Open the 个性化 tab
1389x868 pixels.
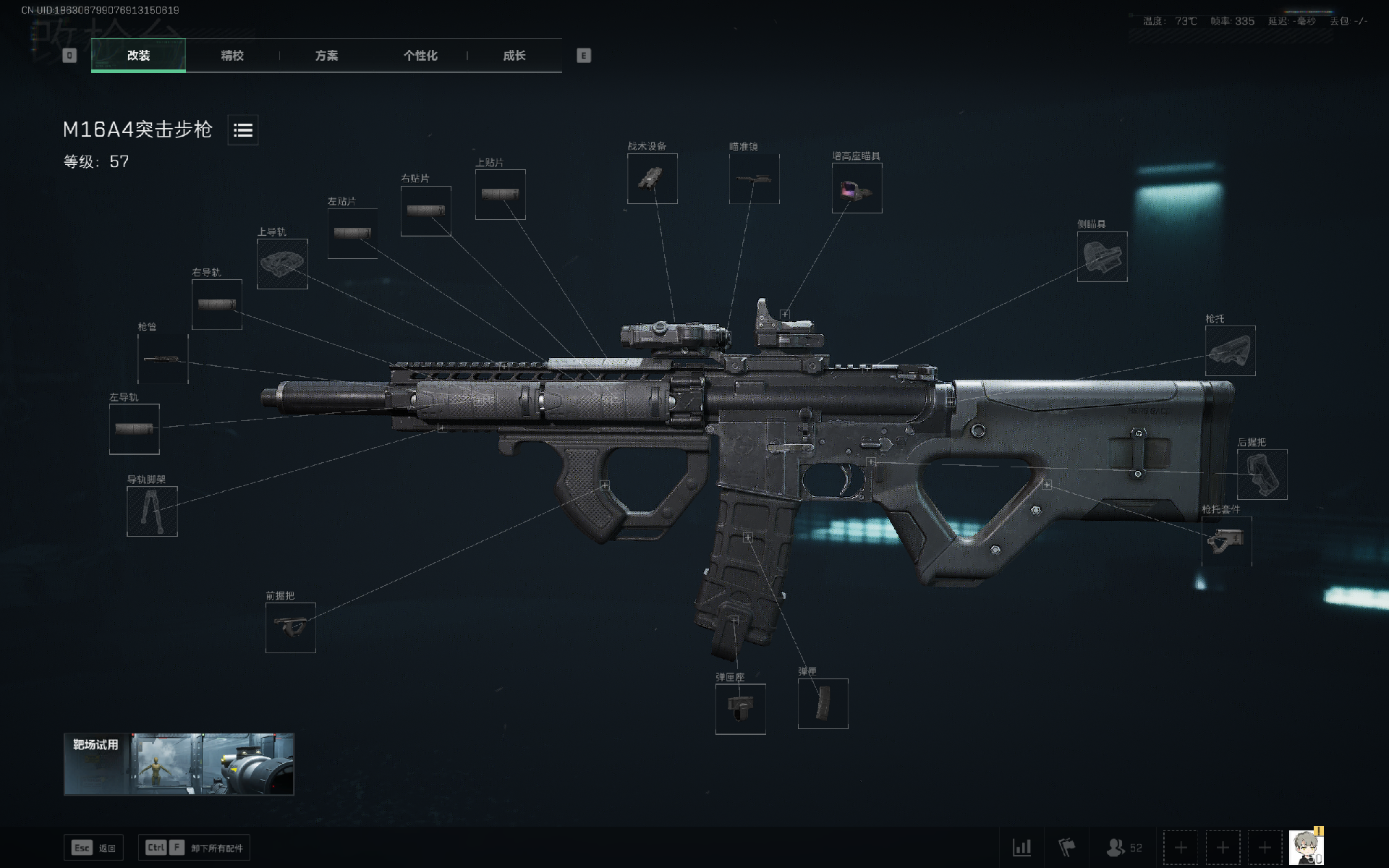pyautogui.click(x=421, y=56)
